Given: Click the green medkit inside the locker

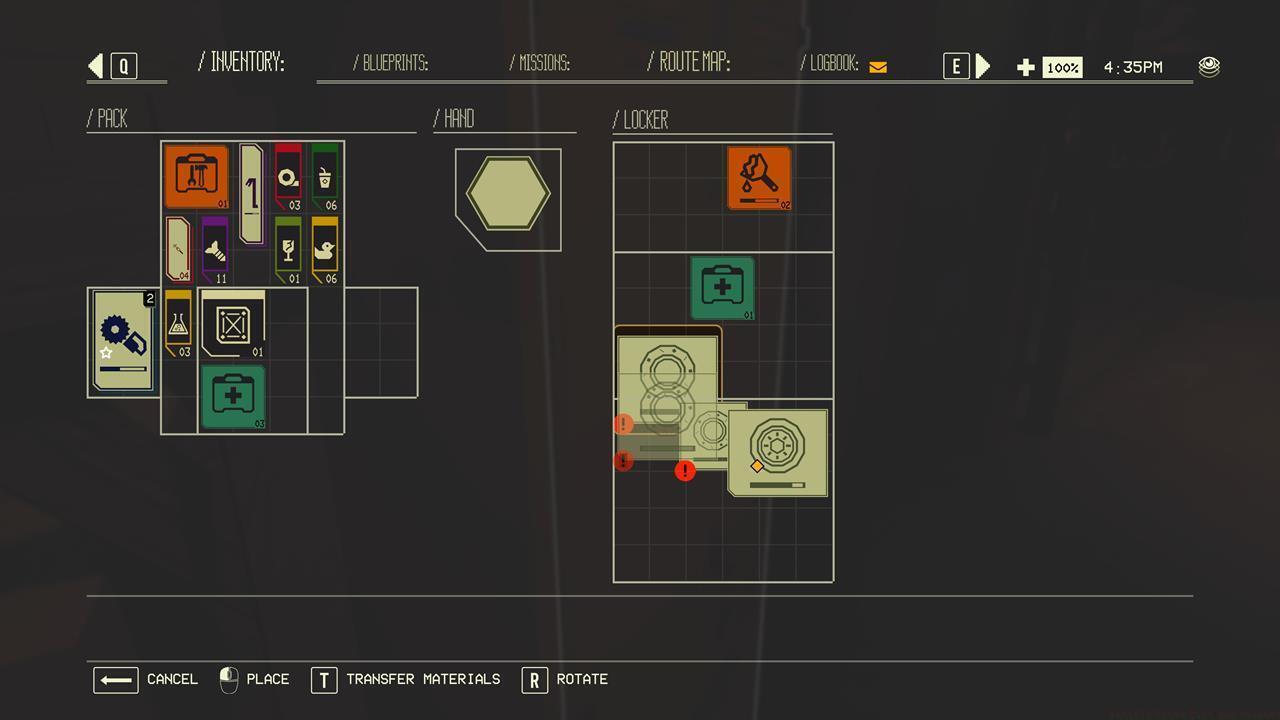Looking at the screenshot, I should (722, 287).
